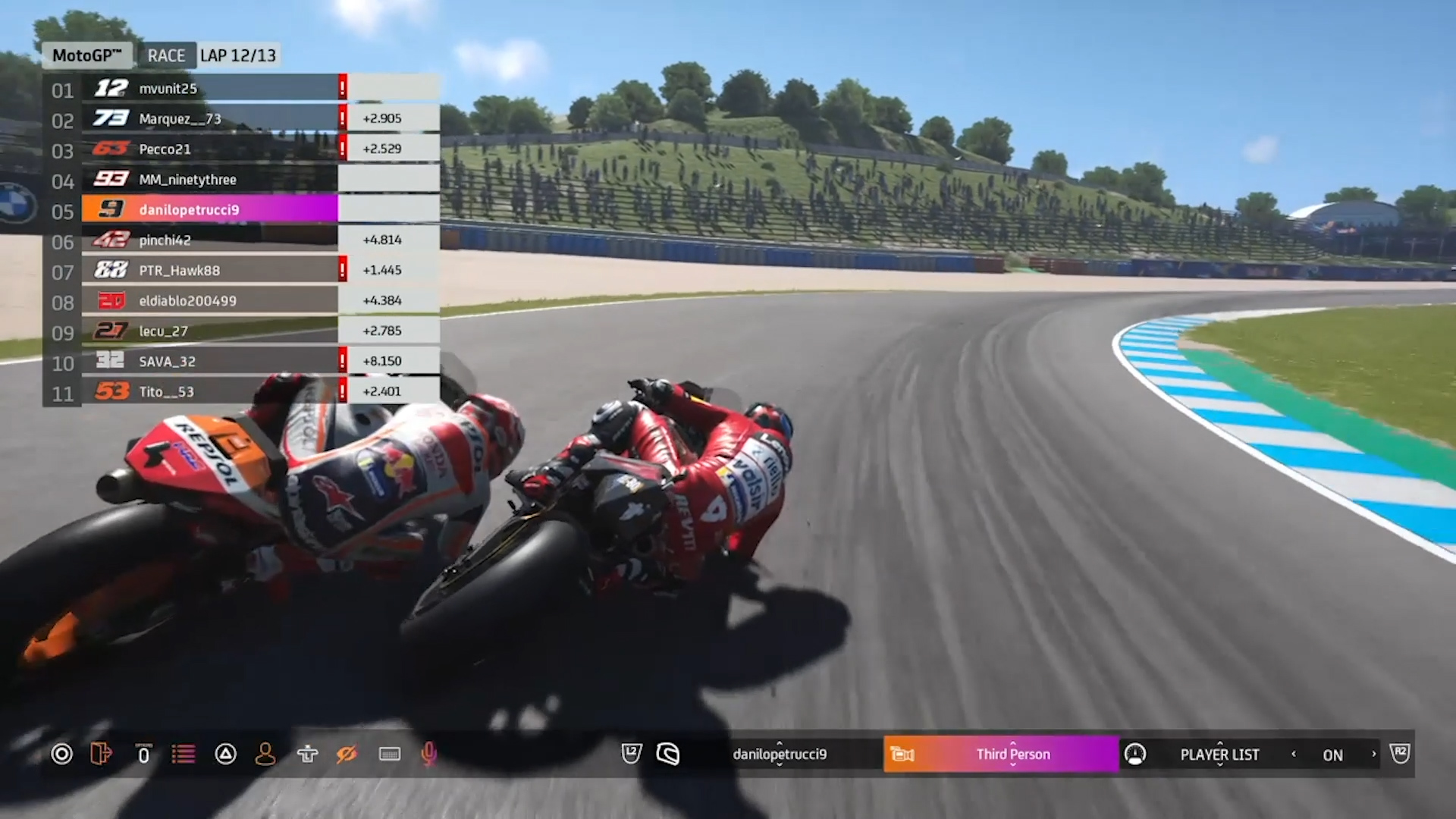
Task: Click the orange player profile icon
Action: pyautogui.click(x=265, y=754)
